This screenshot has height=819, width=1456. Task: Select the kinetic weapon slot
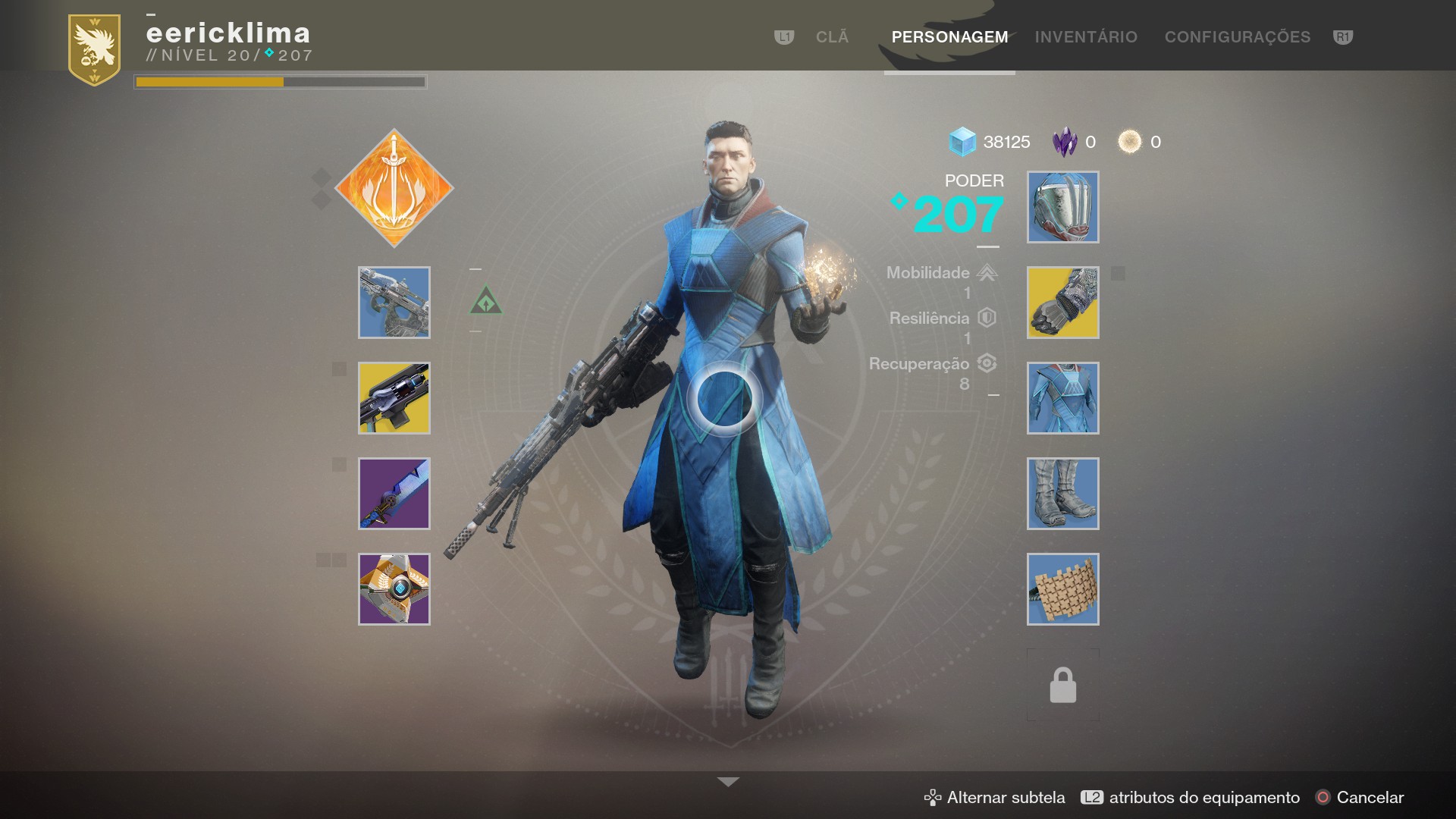click(x=394, y=303)
